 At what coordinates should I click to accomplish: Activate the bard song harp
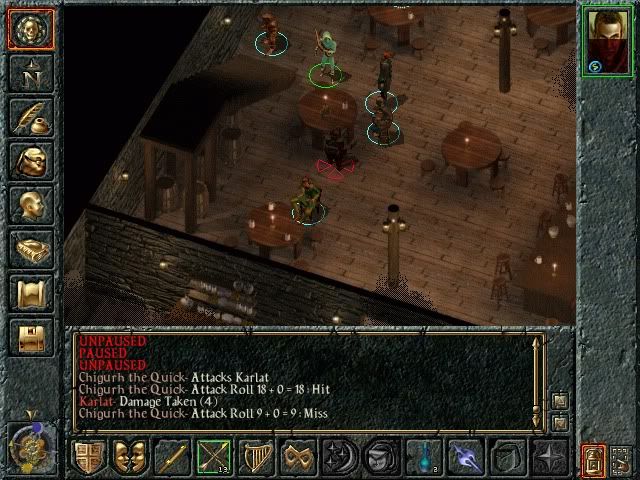pyautogui.click(x=256, y=458)
